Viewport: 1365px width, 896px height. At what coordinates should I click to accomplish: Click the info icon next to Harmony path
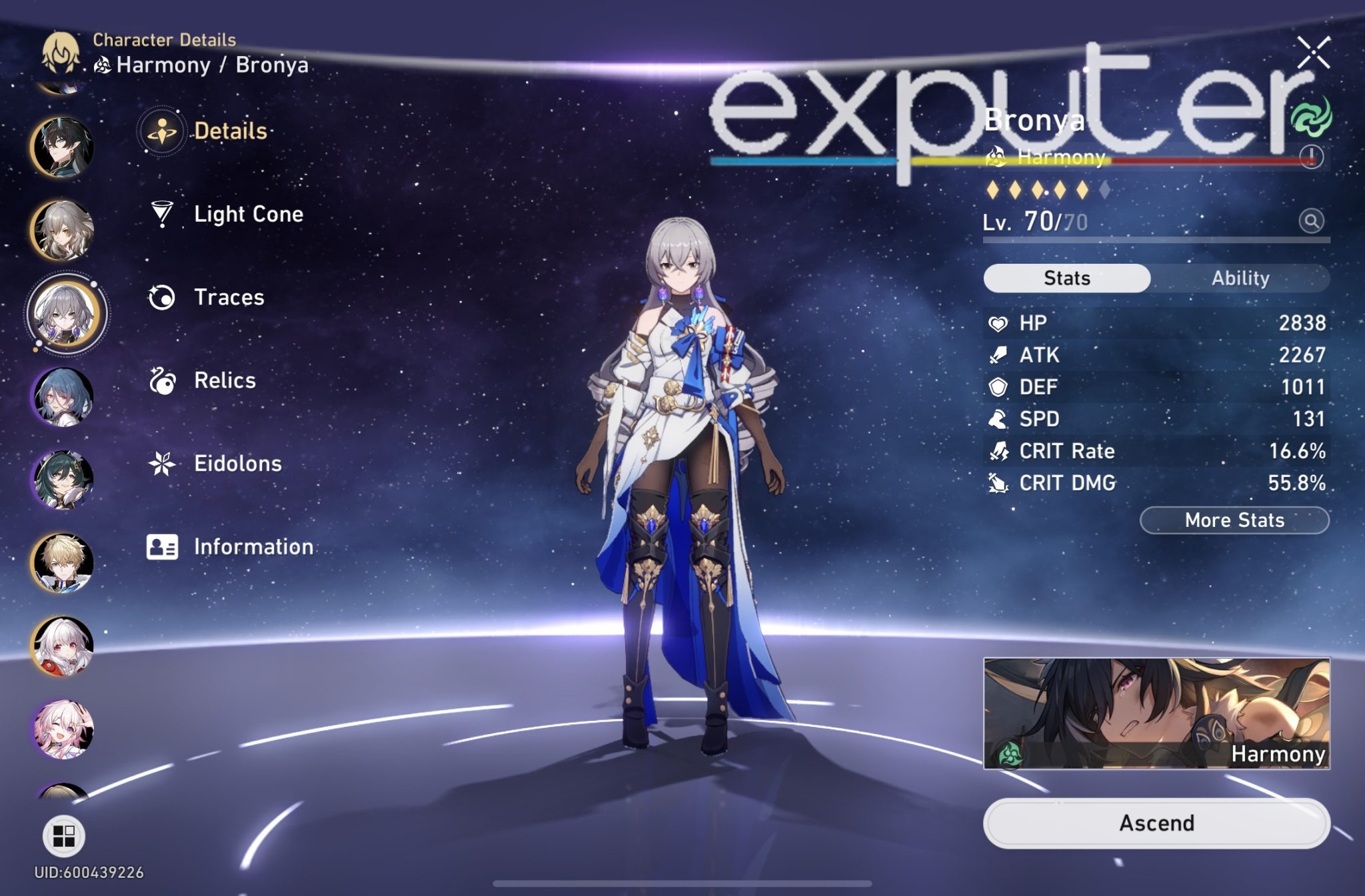1311,157
